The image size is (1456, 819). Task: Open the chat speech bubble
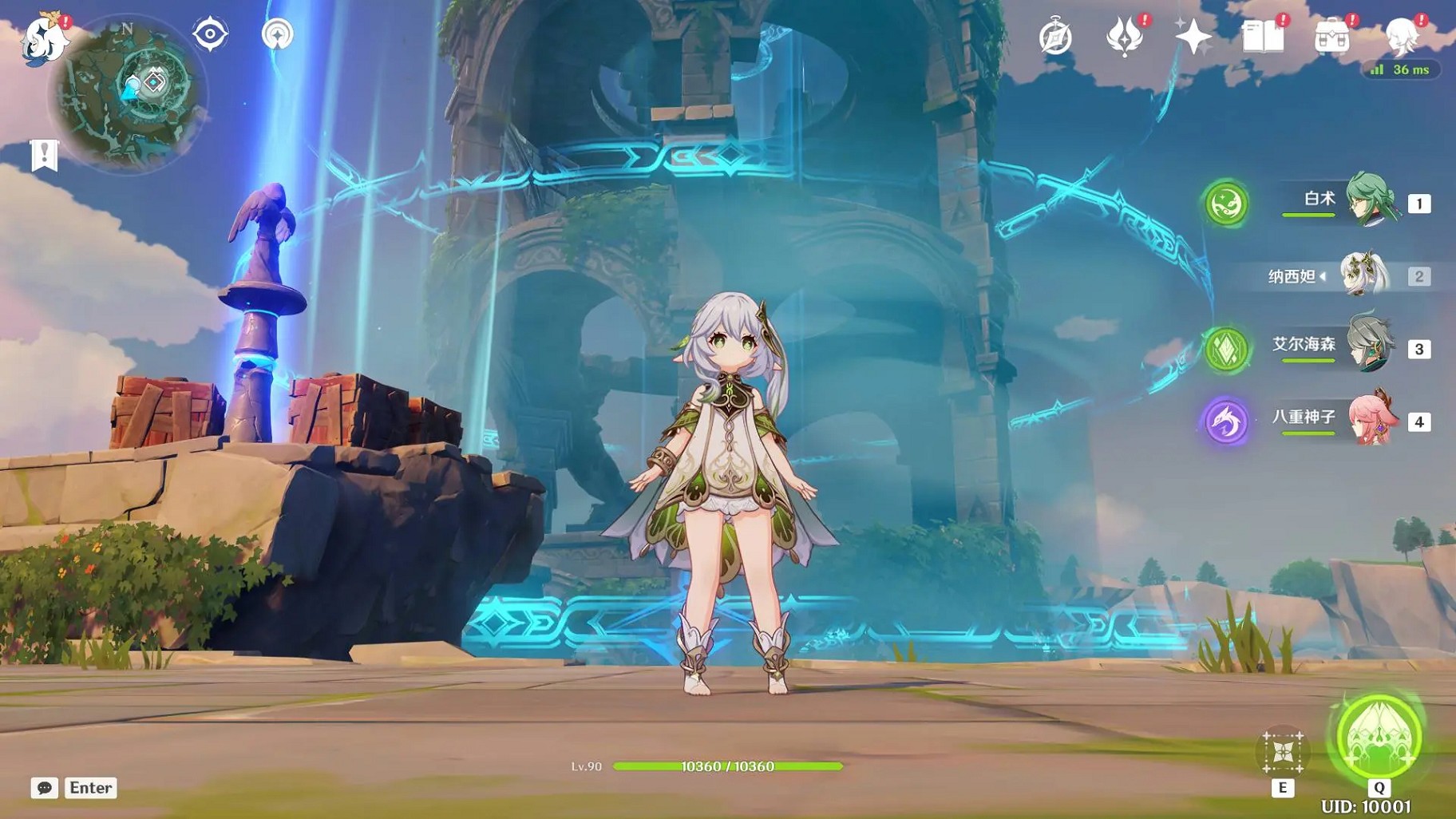click(x=45, y=788)
